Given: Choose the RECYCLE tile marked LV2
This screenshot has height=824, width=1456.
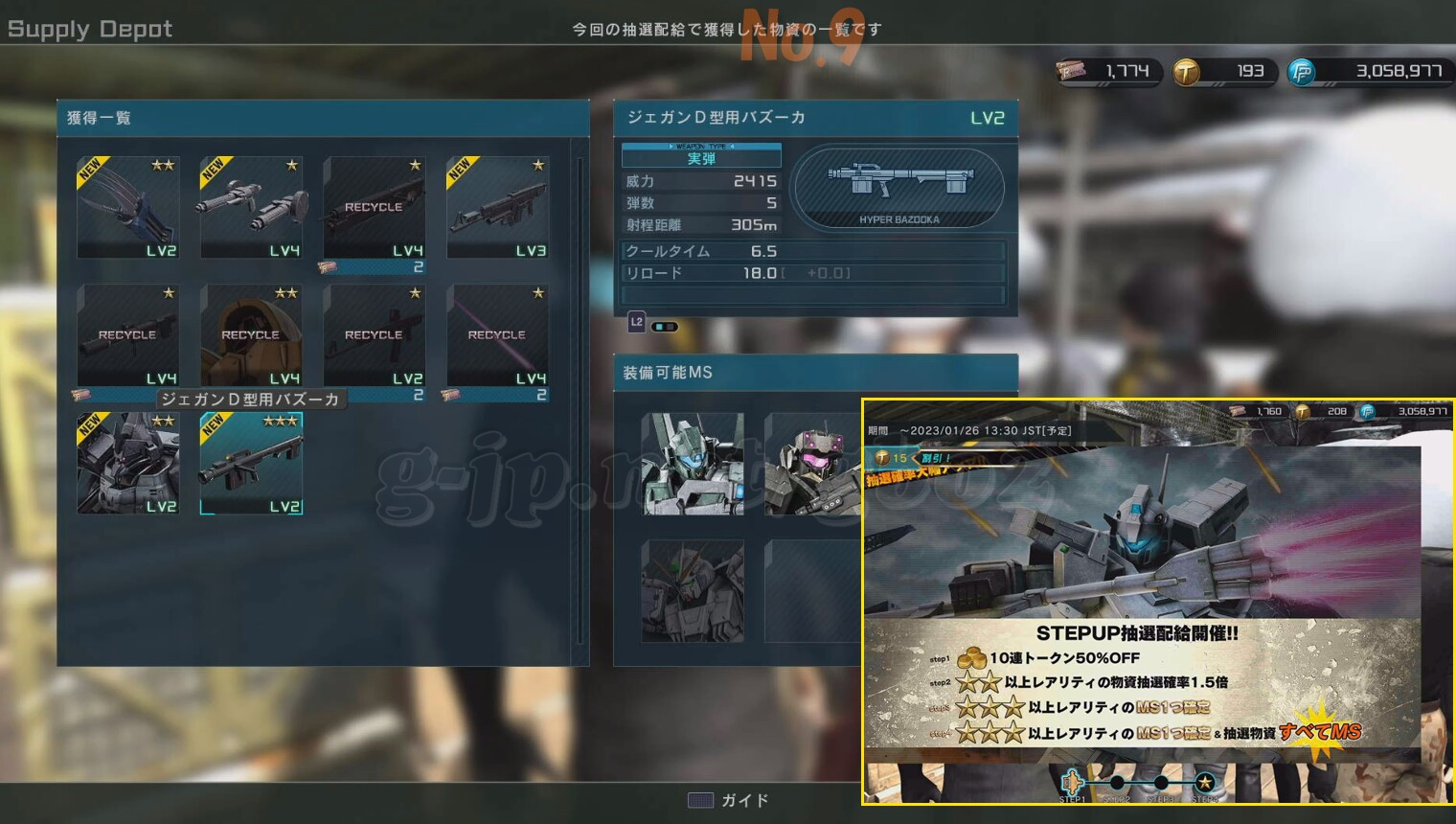Looking at the screenshot, I should 374,335.
